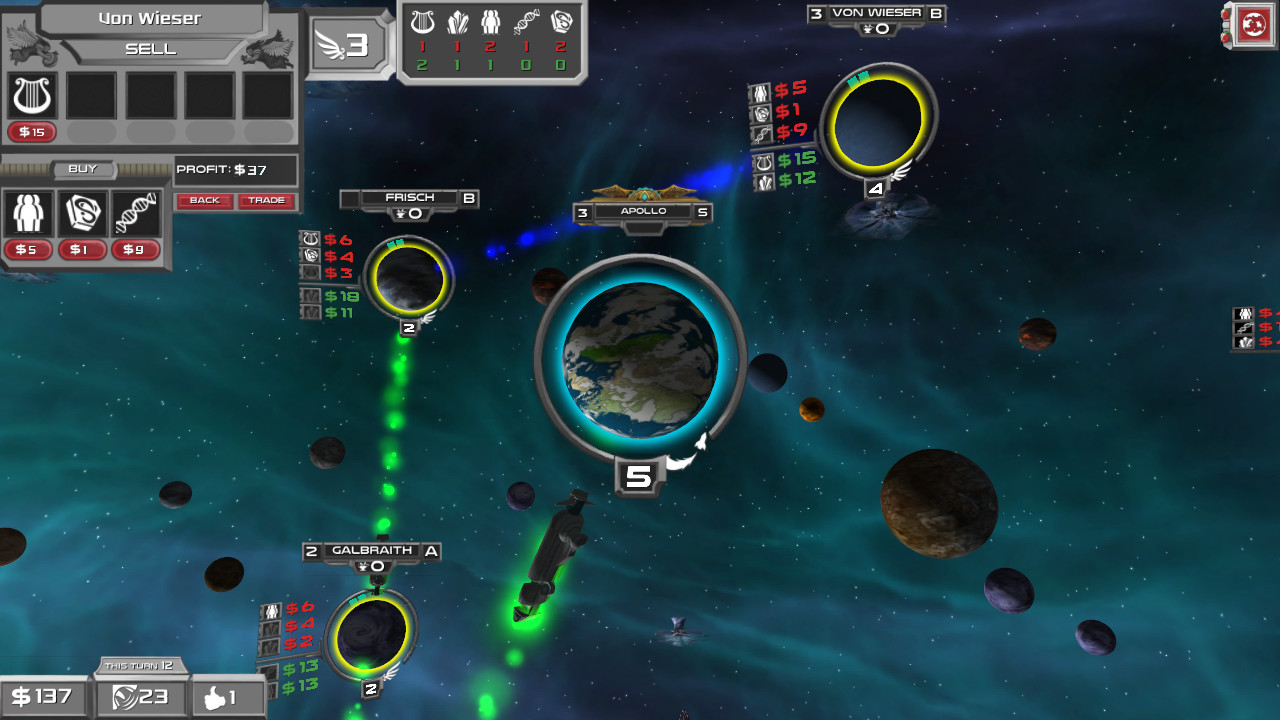1280x720 pixels.
Task: Select the harp item in the Sell slots
Action: point(32,96)
